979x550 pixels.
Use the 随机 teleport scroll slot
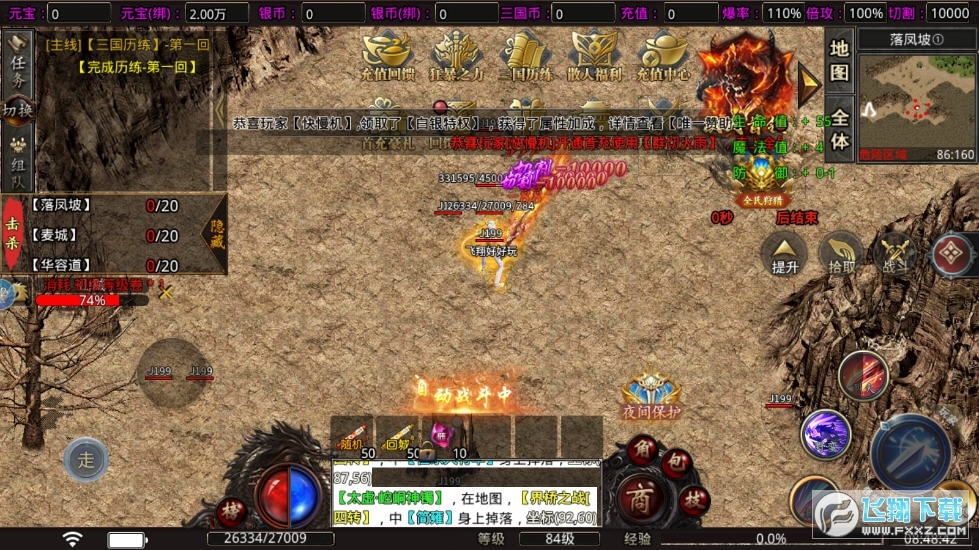coord(352,434)
